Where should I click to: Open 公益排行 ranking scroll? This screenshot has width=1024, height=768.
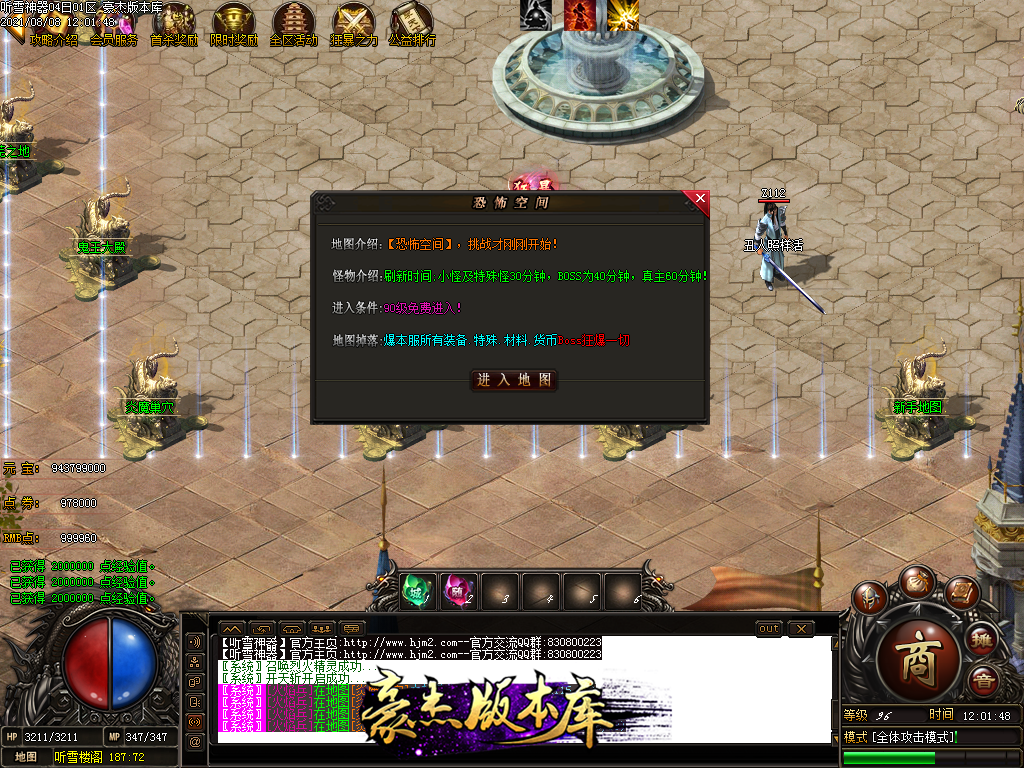pyautogui.click(x=412, y=26)
